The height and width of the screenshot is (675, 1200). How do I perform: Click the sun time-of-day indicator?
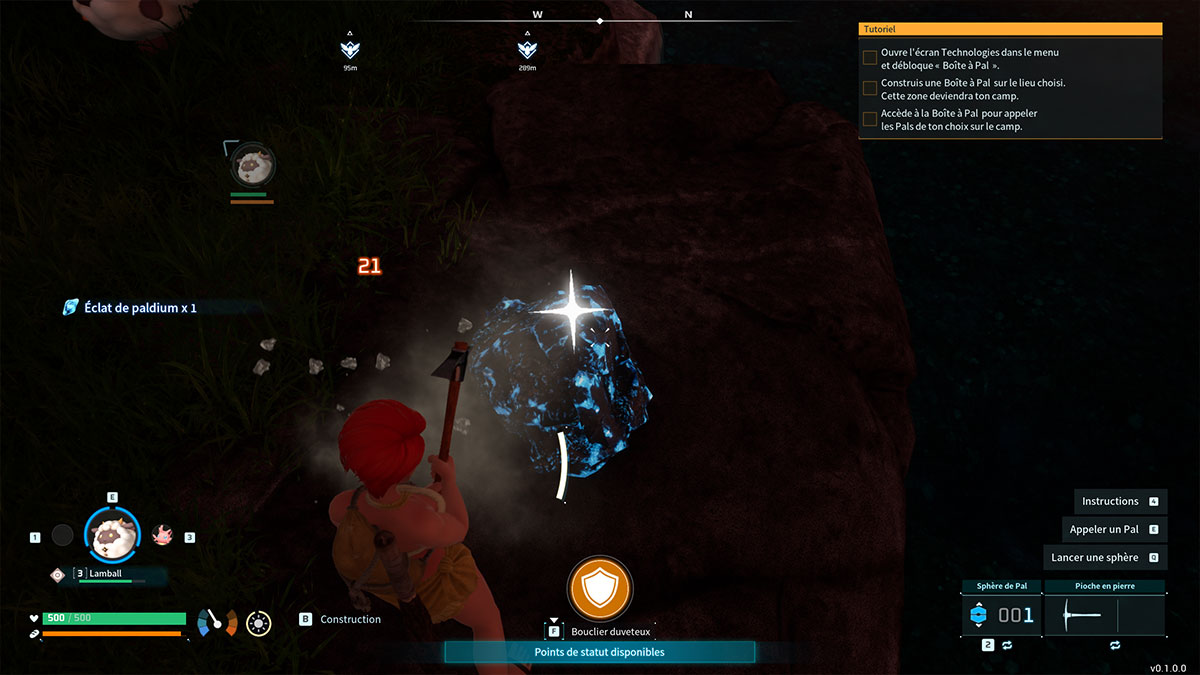coord(259,624)
